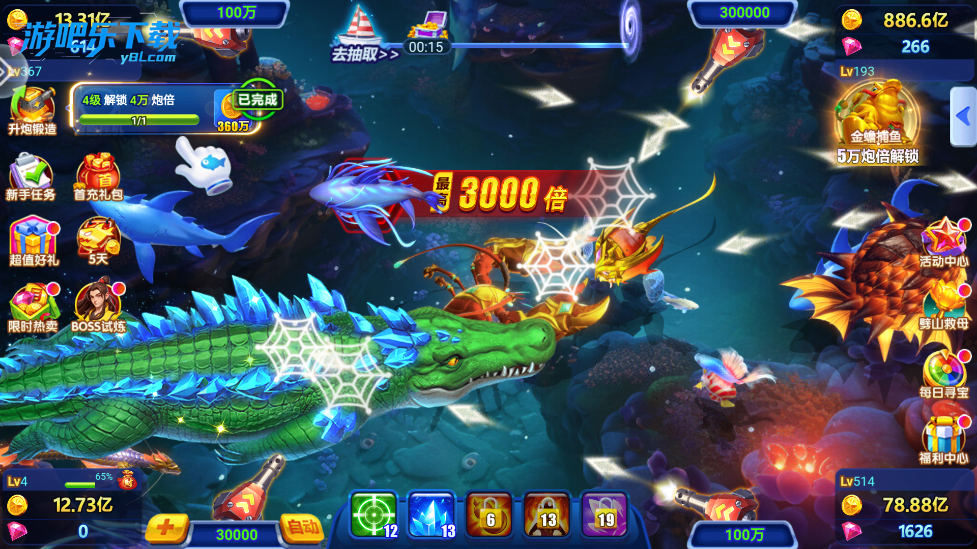Select the purple locked skill numbered 19
The height and width of the screenshot is (549, 977).
pos(604,515)
